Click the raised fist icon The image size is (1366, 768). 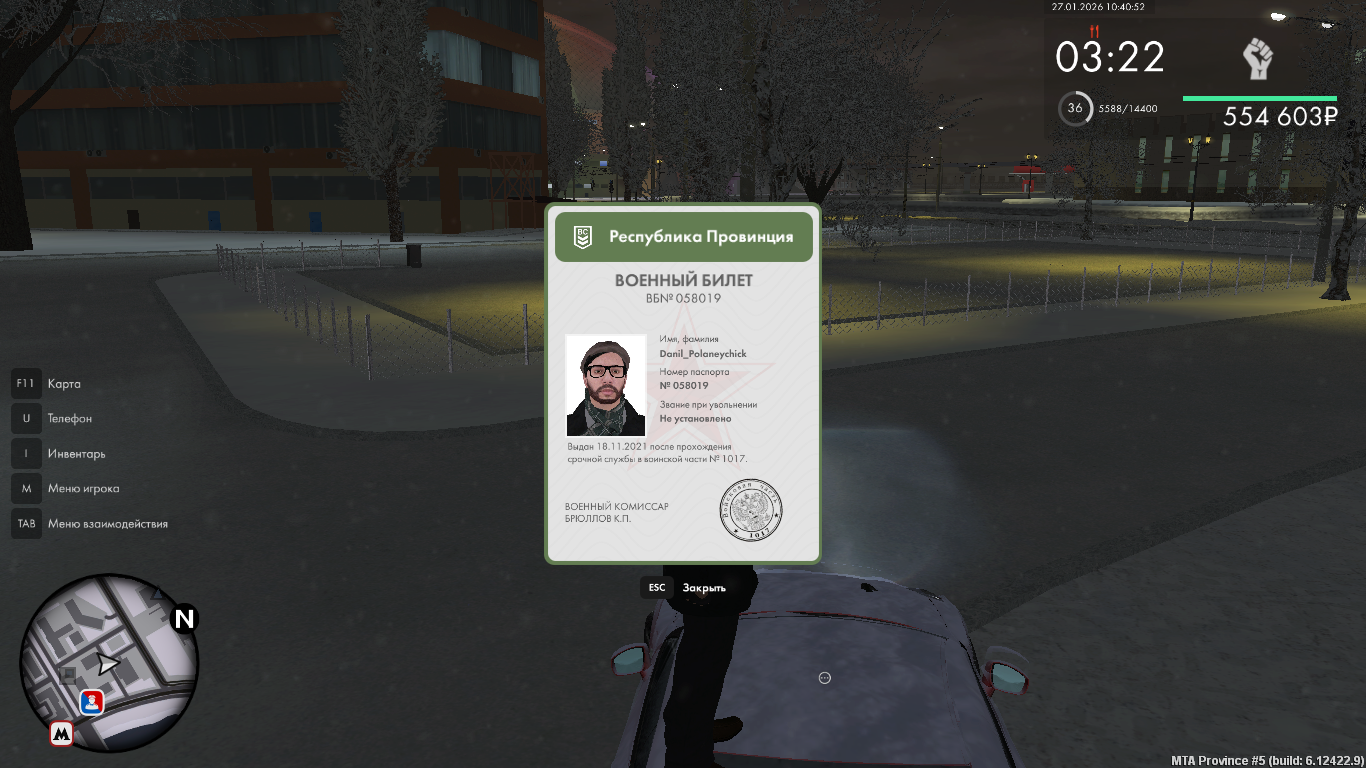pos(1257,59)
